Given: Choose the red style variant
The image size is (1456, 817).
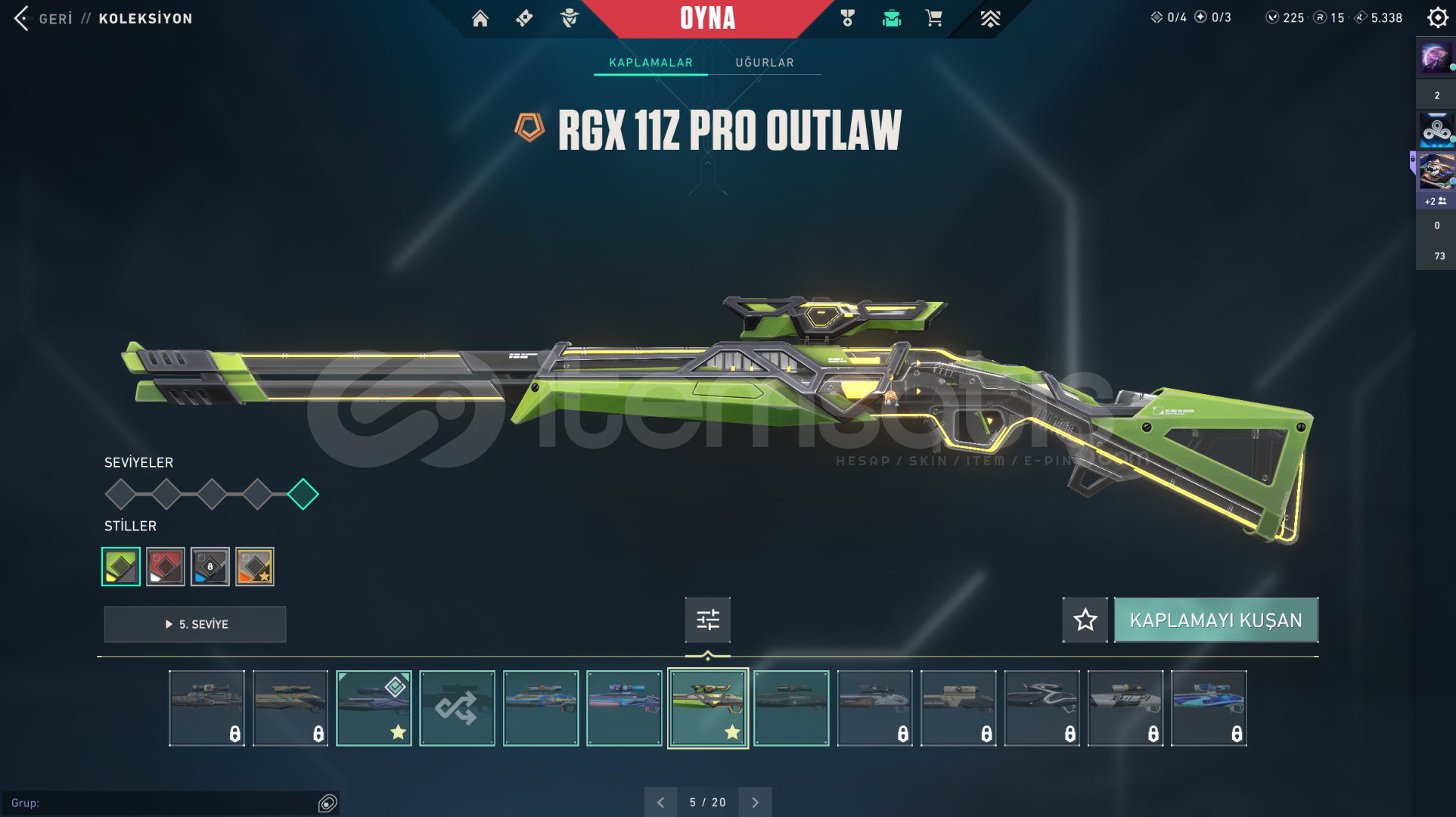Looking at the screenshot, I should tap(166, 567).
